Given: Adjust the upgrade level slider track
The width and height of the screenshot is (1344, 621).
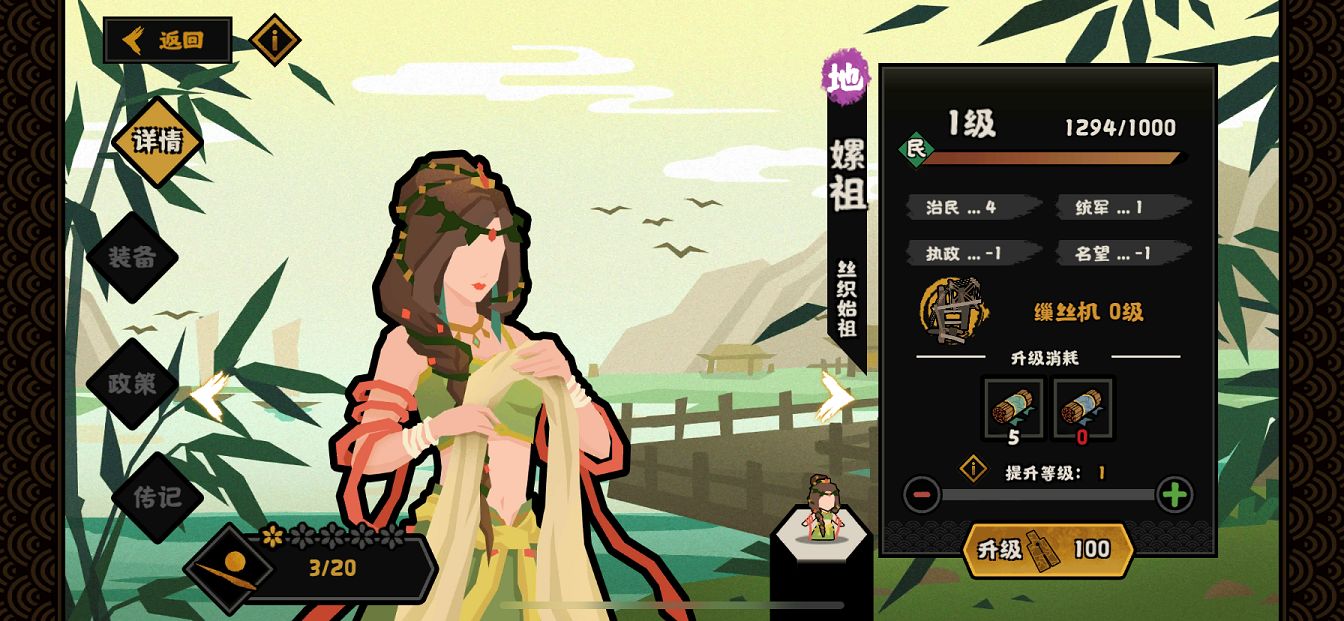Looking at the screenshot, I should click(1047, 494).
